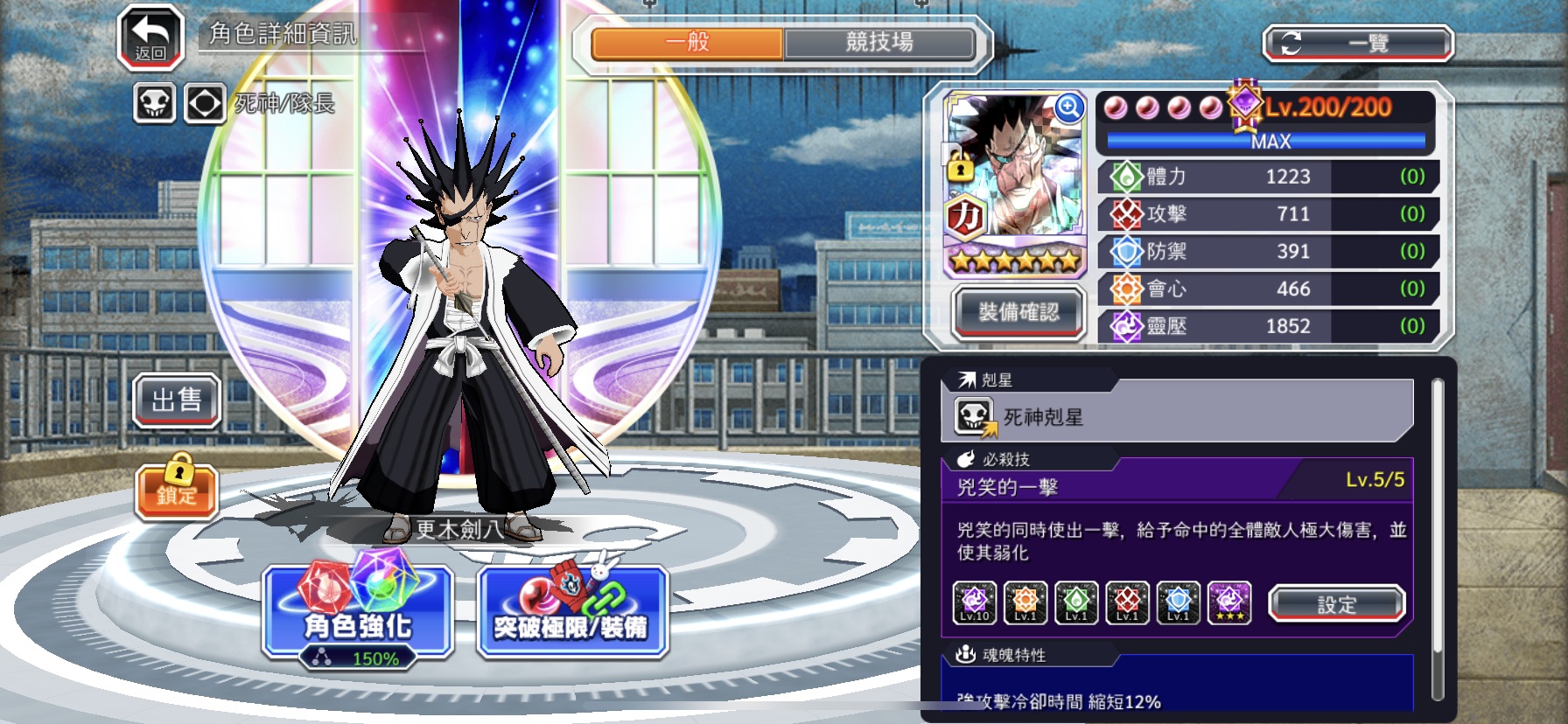Open 裝備確認 equipment check
The height and width of the screenshot is (724, 1568).
(x=1018, y=312)
